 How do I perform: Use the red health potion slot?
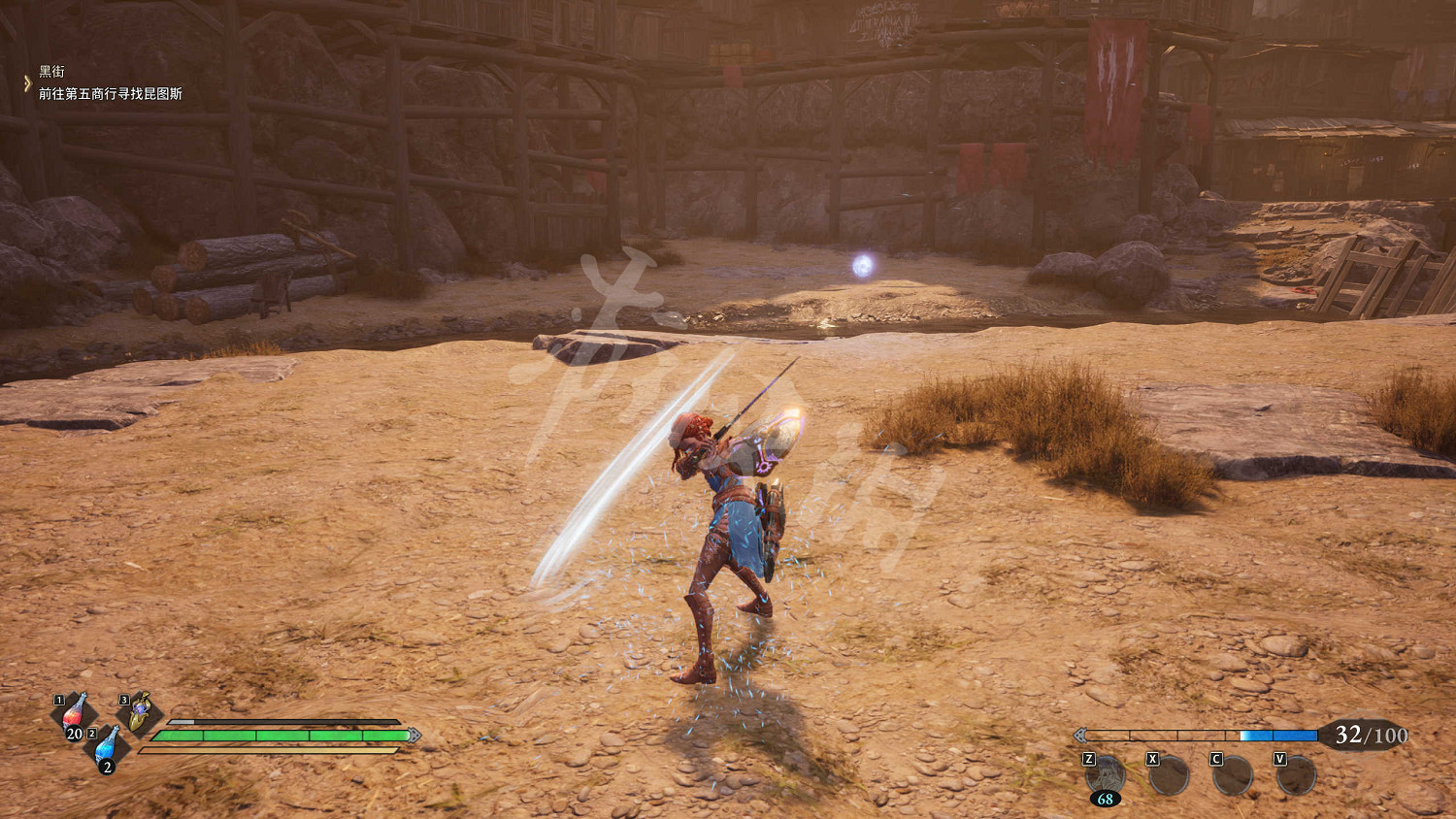pos(74,714)
